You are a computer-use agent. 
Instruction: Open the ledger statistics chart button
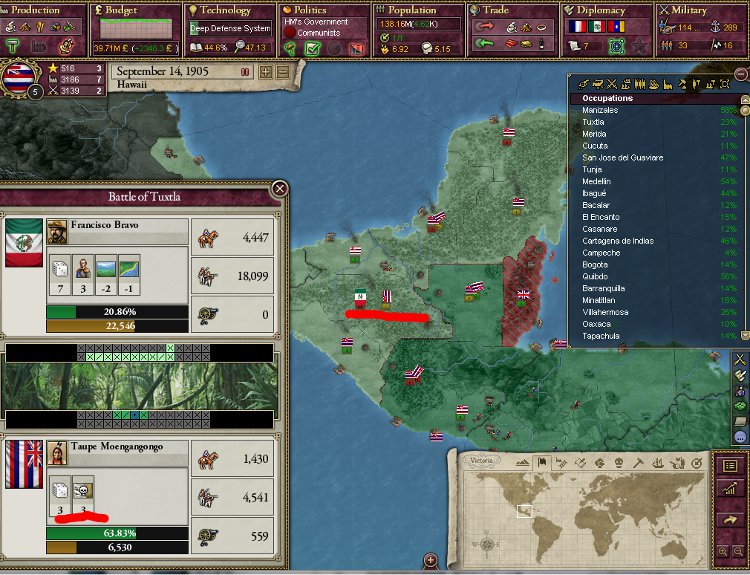pos(728,492)
